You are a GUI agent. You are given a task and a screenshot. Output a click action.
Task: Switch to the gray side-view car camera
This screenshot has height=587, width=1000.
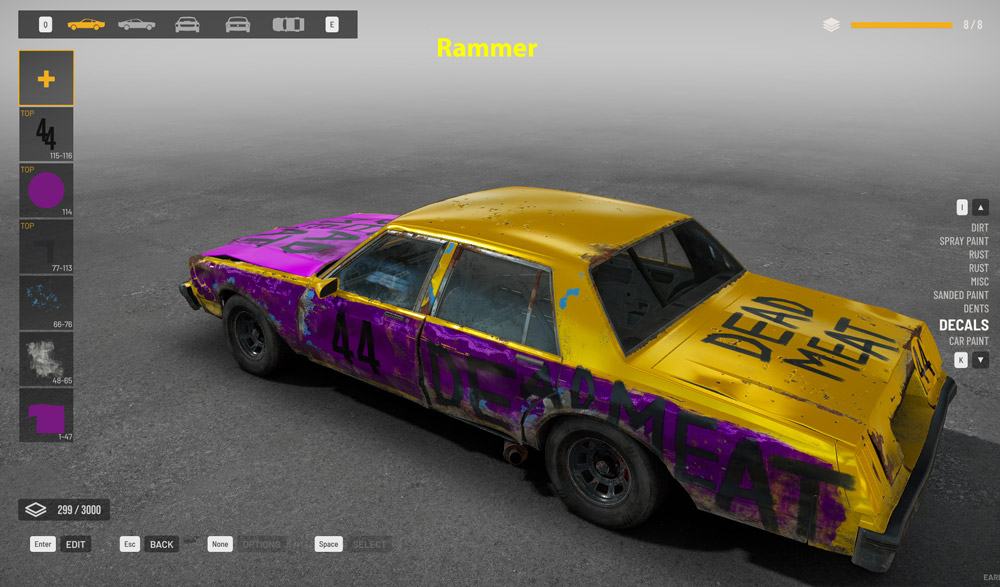[x=137, y=24]
